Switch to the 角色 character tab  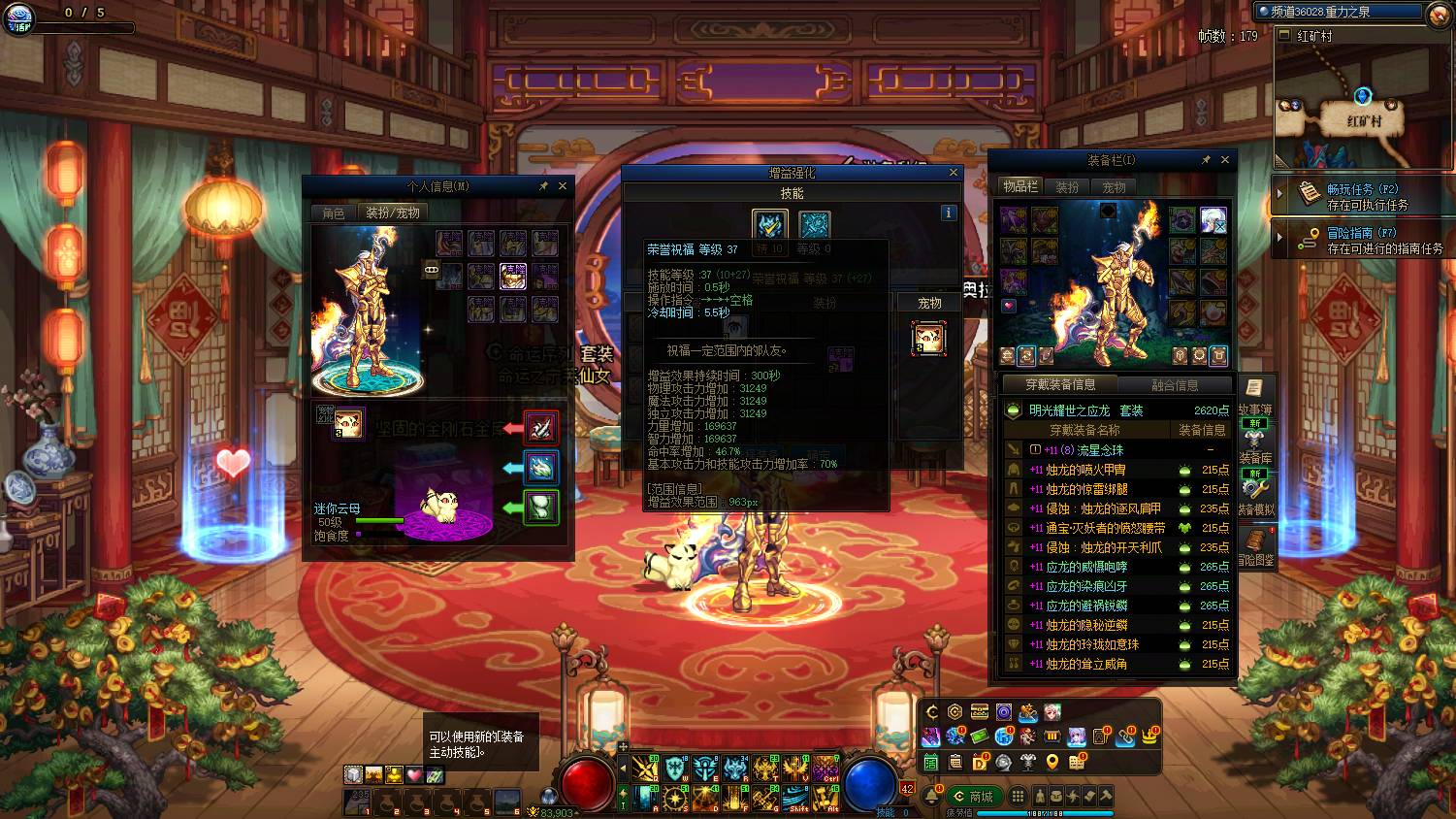(333, 213)
